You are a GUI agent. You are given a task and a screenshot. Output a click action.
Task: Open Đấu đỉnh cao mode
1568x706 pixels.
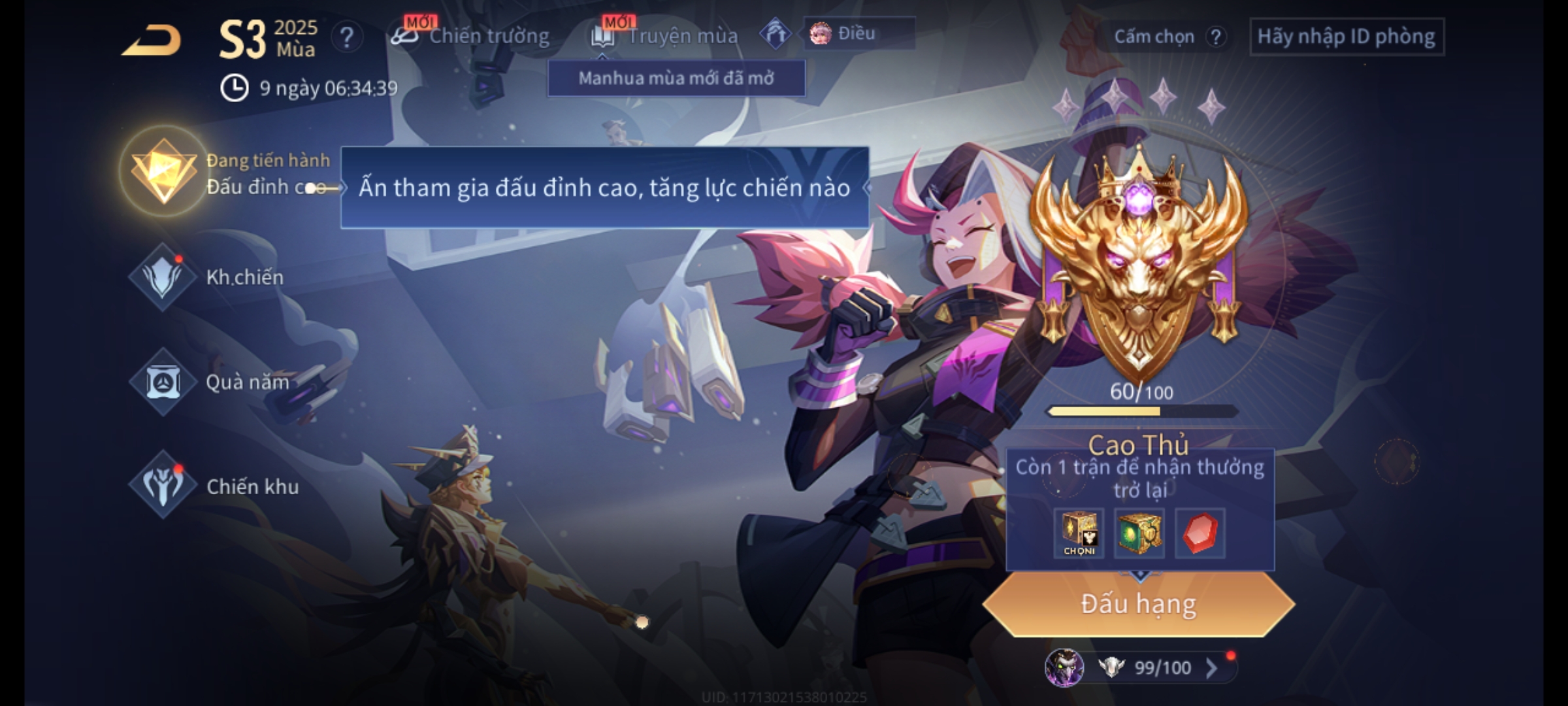click(165, 173)
